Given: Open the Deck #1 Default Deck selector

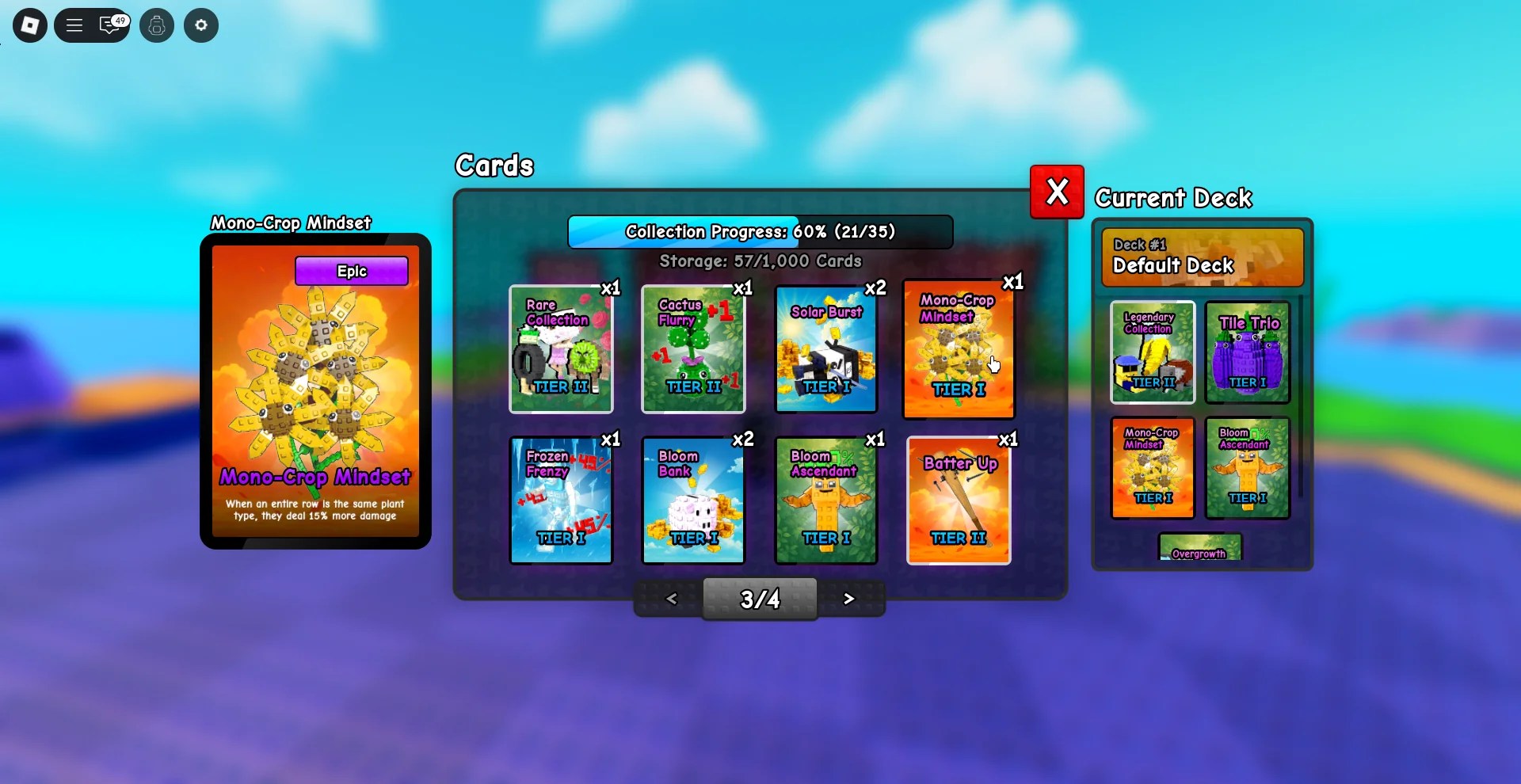Looking at the screenshot, I should tap(1201, 258).
